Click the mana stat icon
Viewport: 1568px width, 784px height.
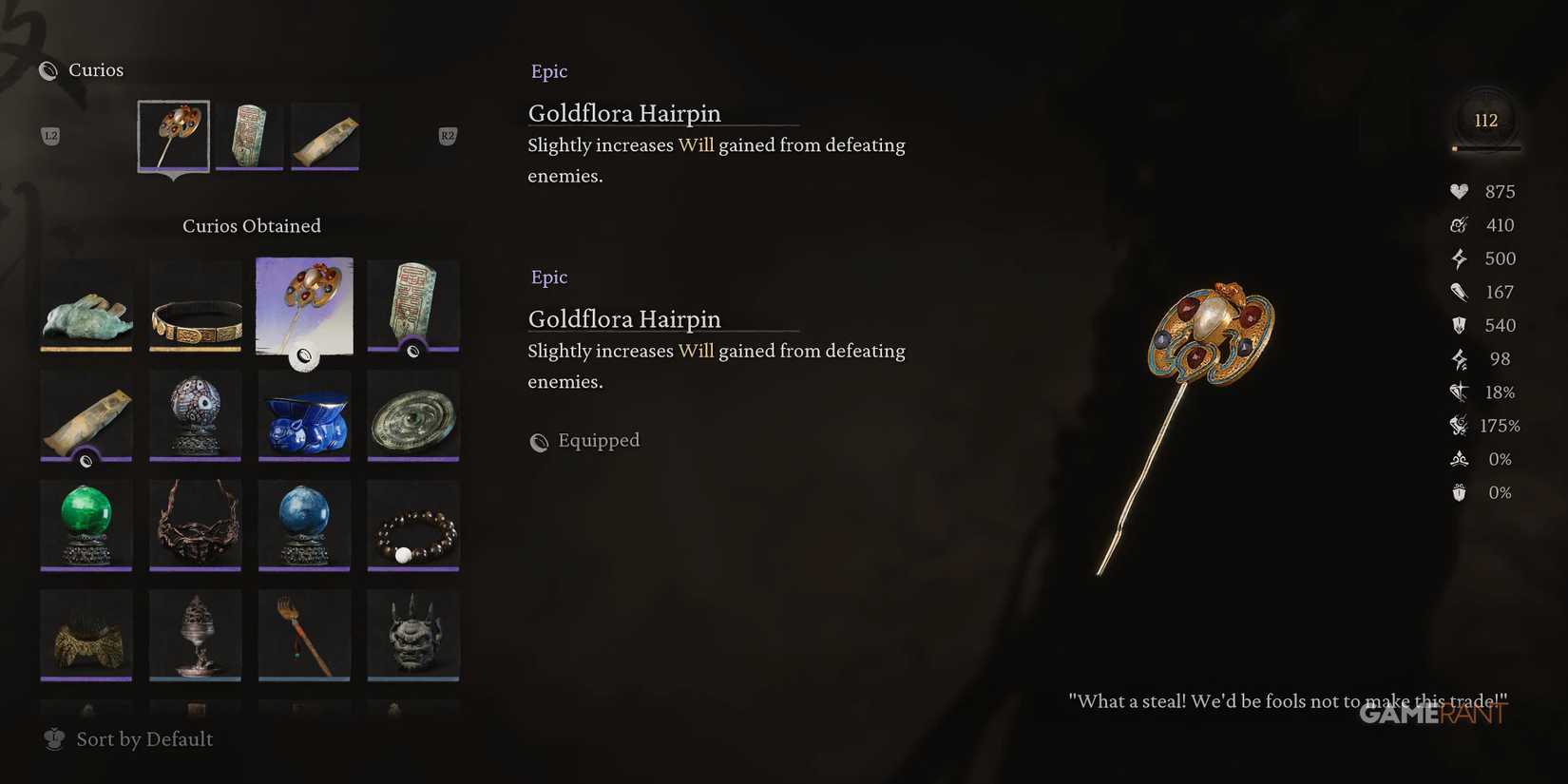[x=1461, y=225]
